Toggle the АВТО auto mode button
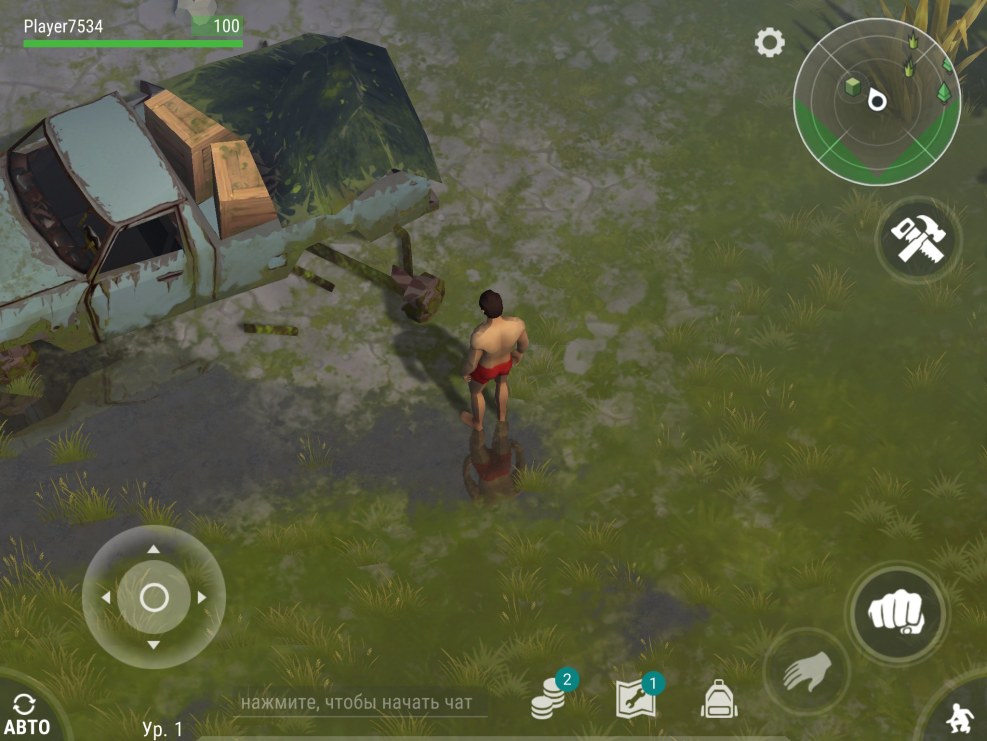The width and height of the screenshot is (987, 741). [27, 714]
